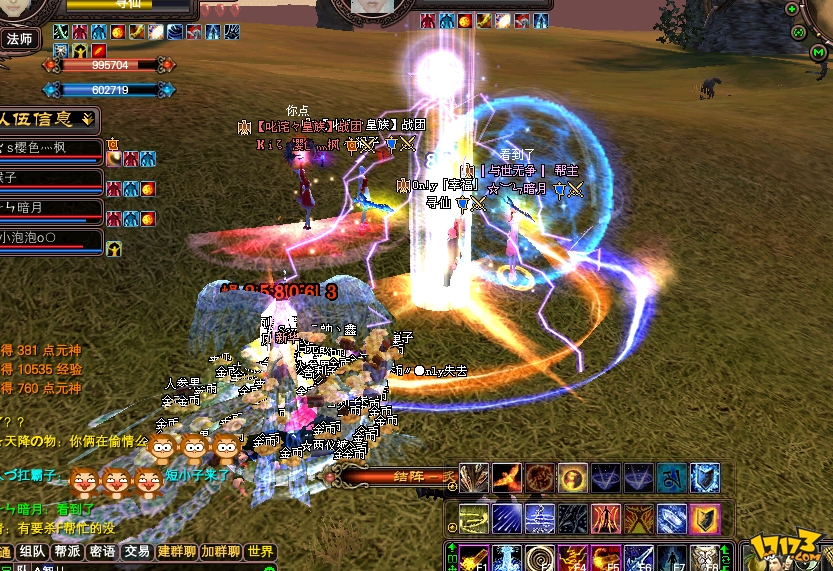Click the 加群聊 join group chat button
Screen dimensions: 833x571
pos(220,551)
